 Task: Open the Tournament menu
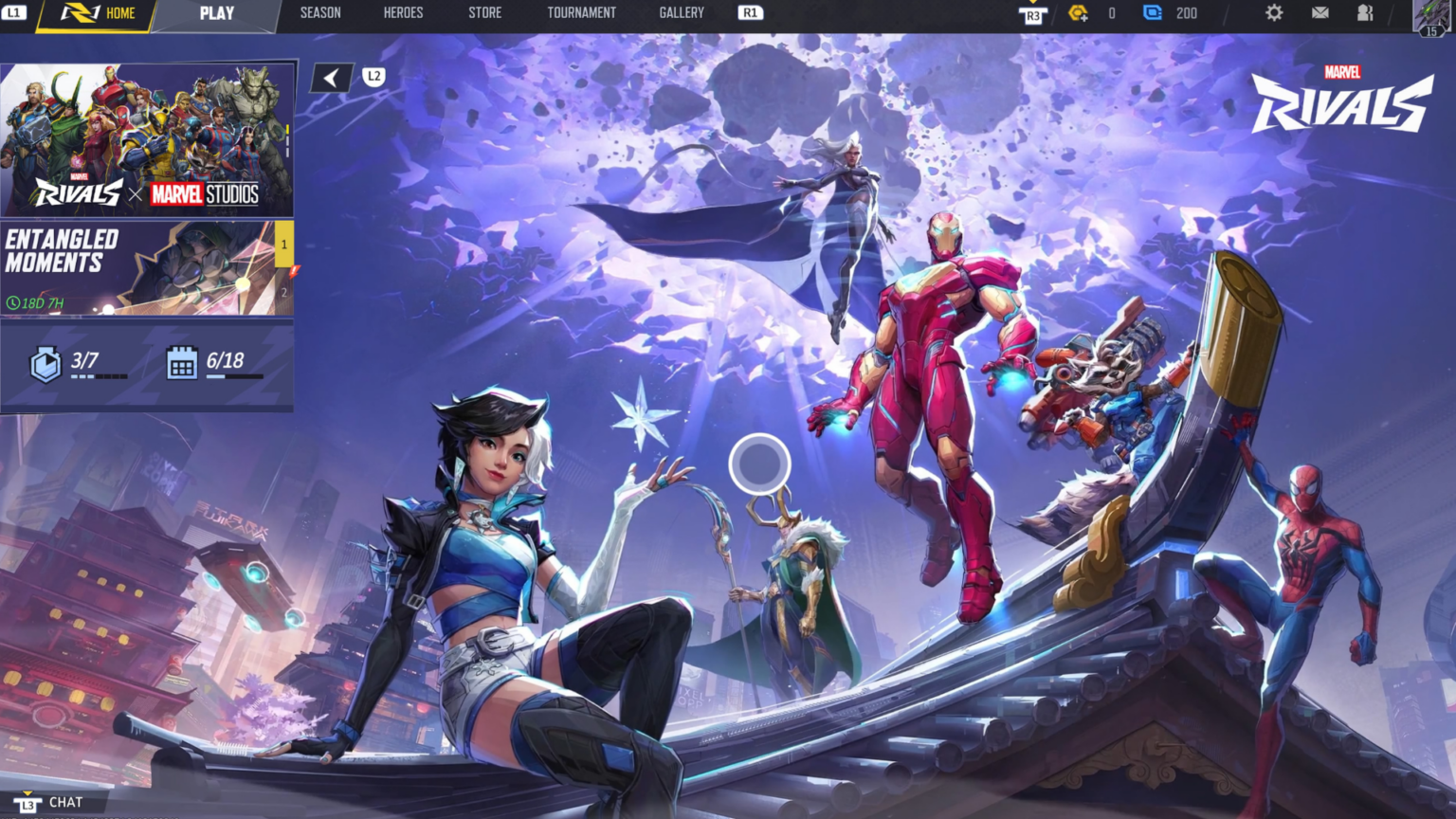click(582, 13)
